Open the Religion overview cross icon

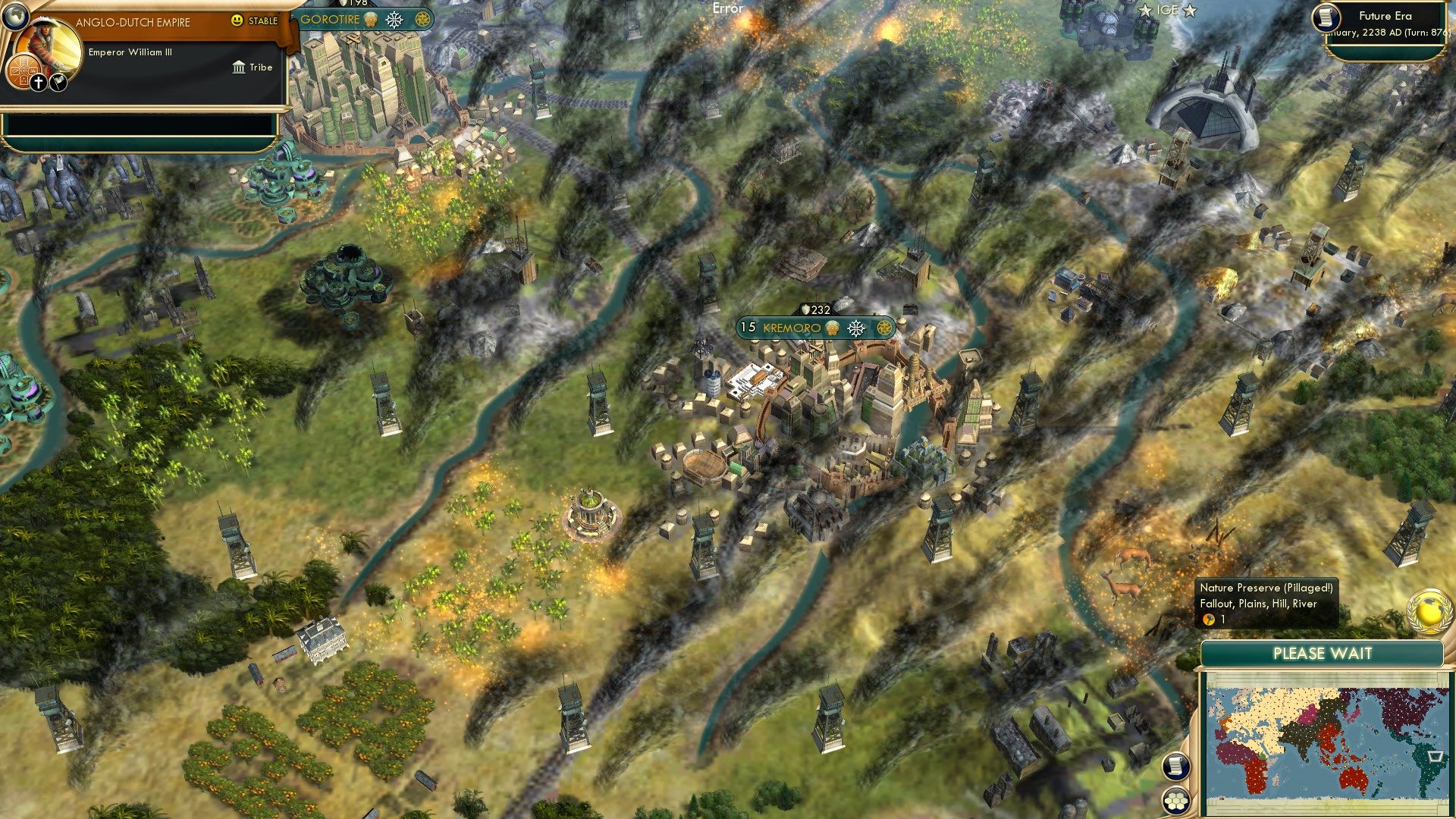(x=38, y=82)
